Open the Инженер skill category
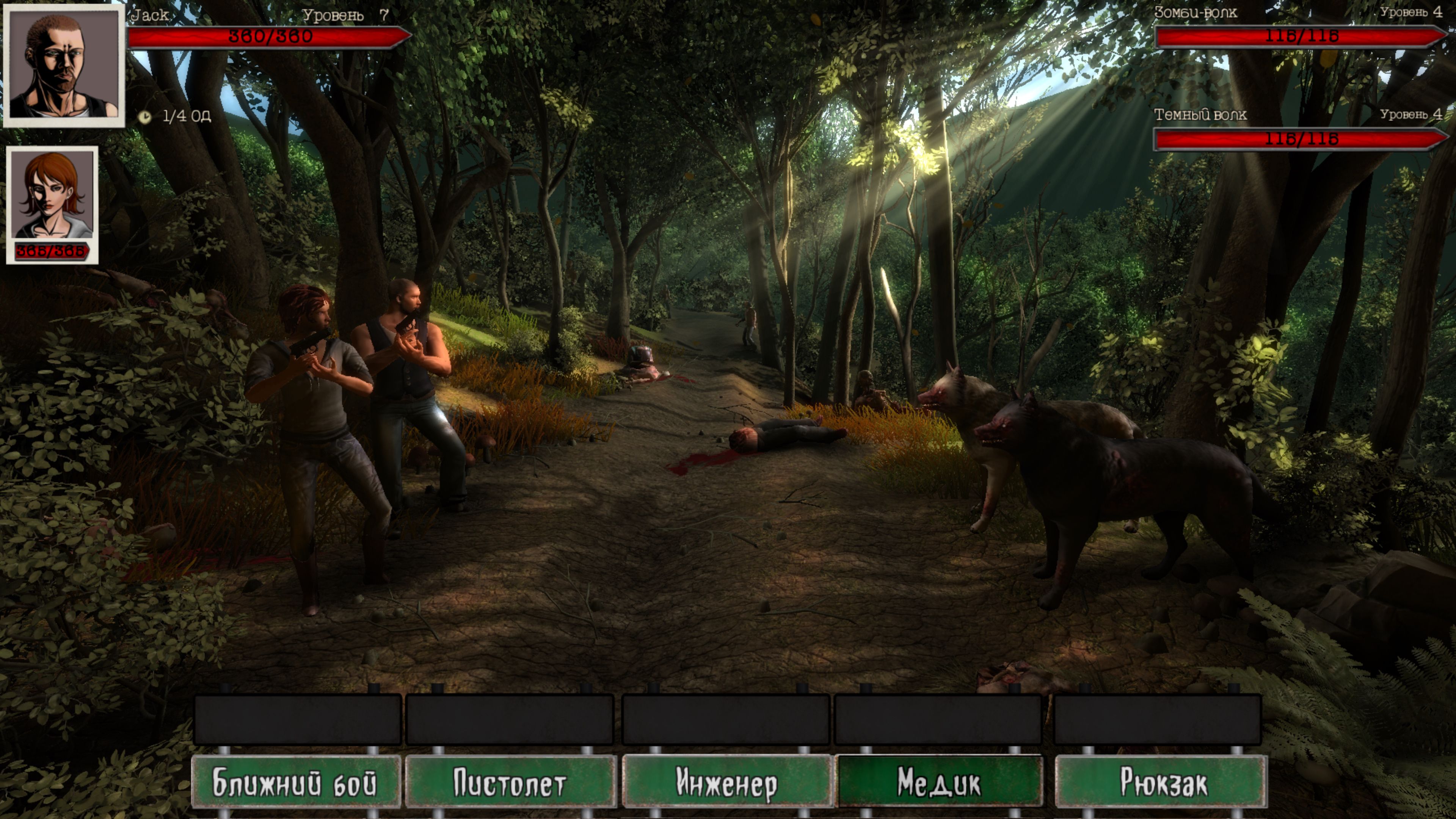The width and height of the screenshot is (1456, 819). click(726, 783)
